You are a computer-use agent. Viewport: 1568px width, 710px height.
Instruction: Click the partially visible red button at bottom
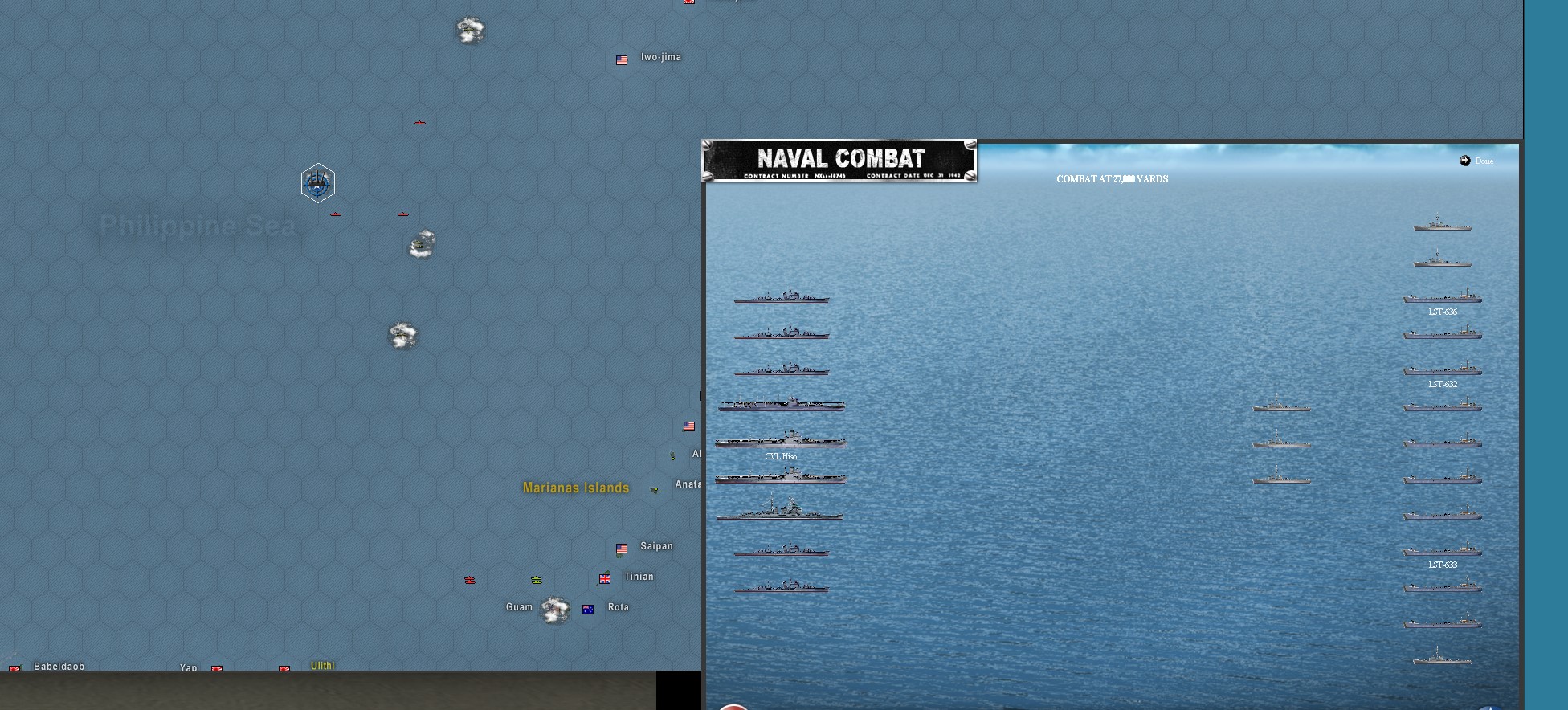tap(732, 705)
